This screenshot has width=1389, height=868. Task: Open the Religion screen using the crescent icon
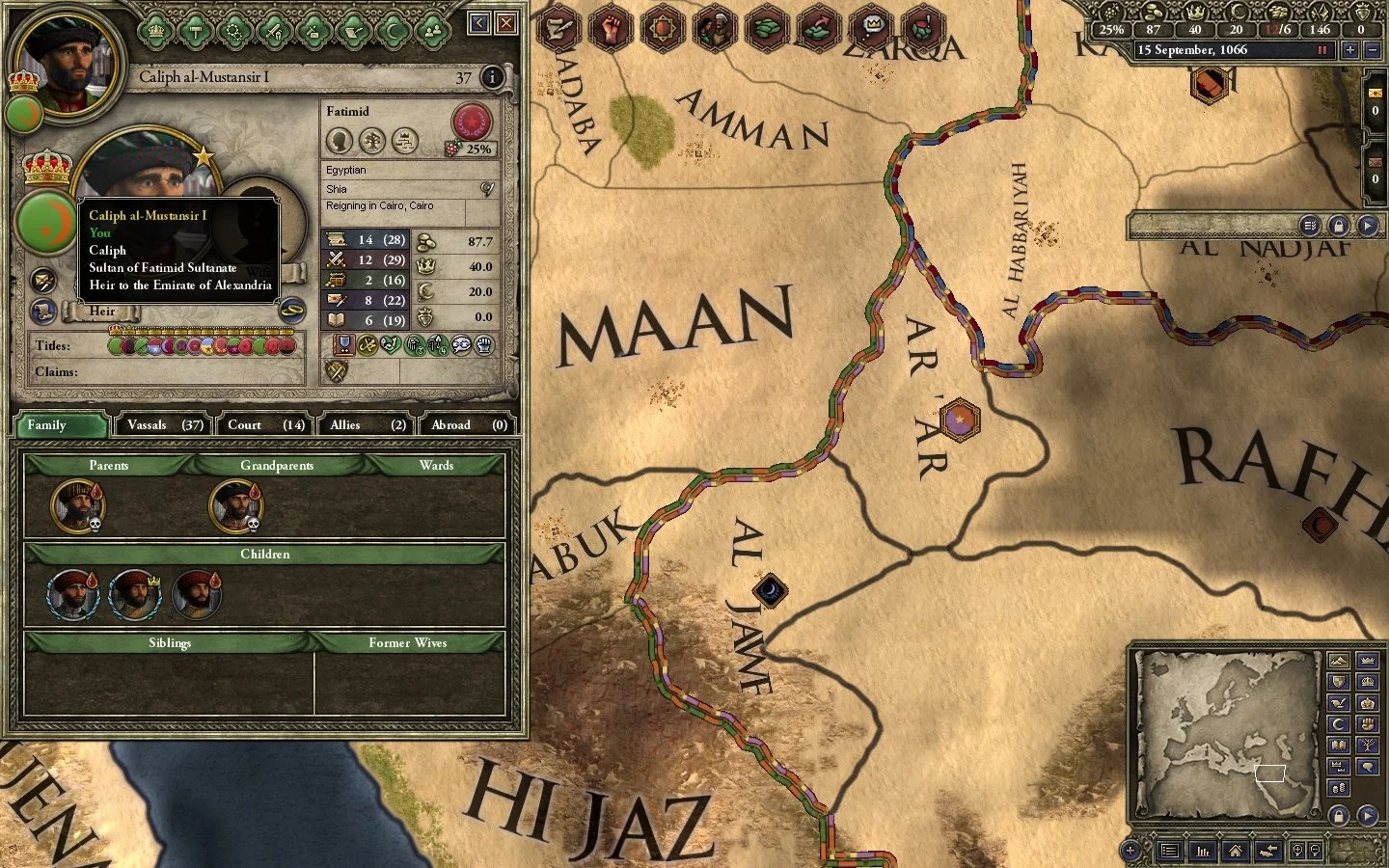coord(395,29)
